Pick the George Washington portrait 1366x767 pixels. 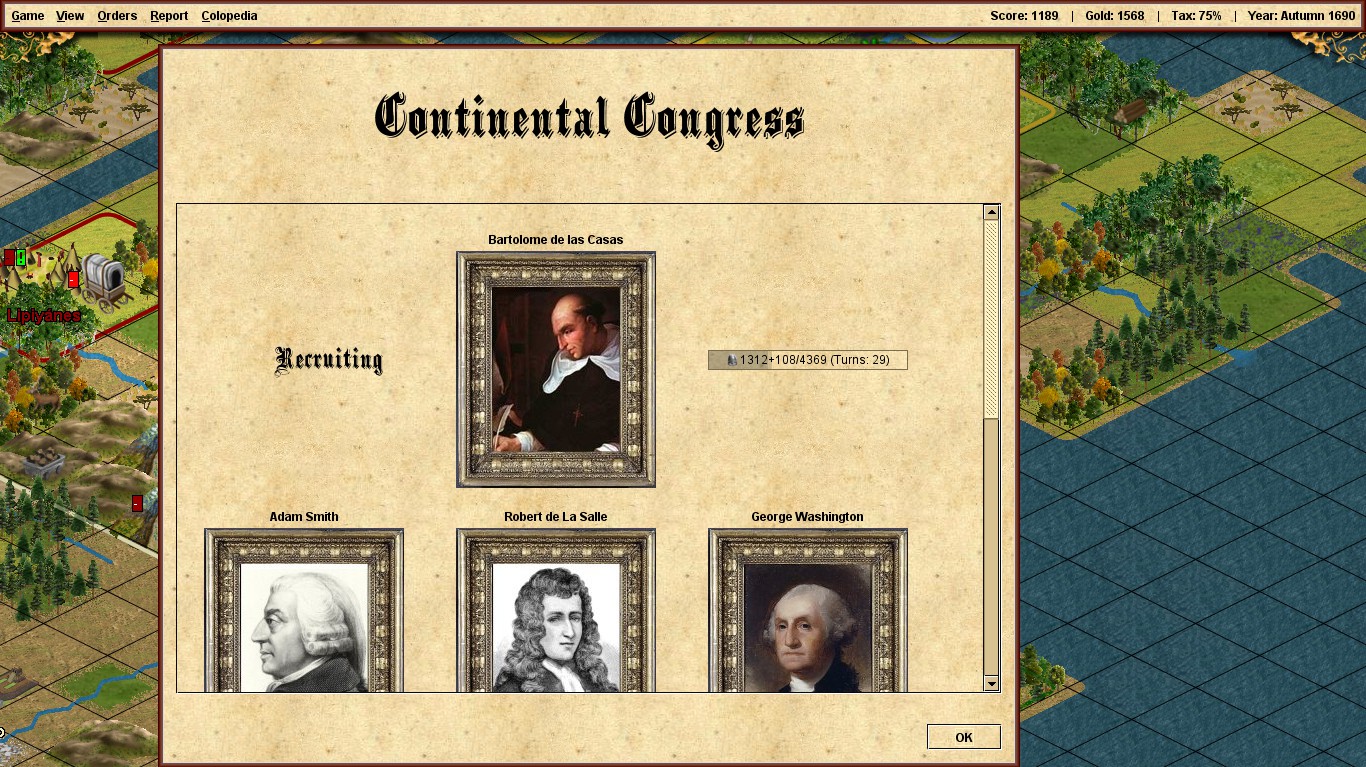pos(808,610)
